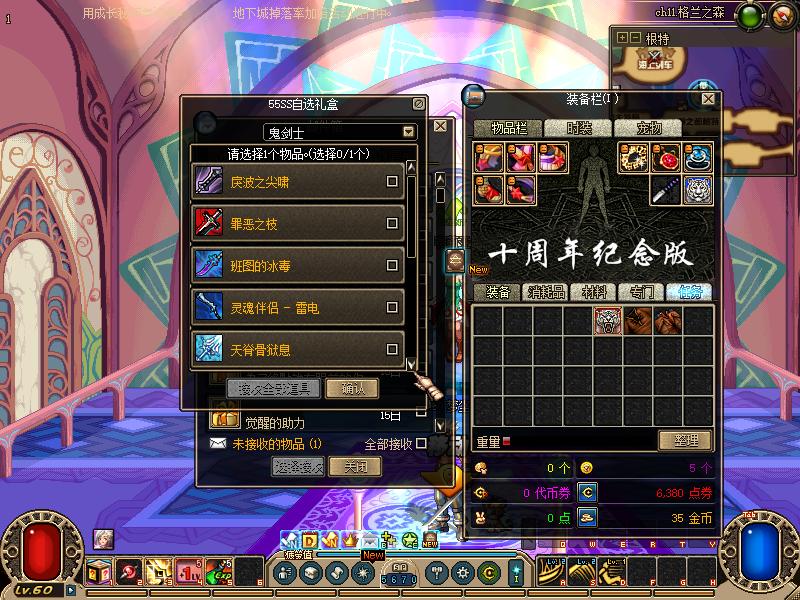Check the box for 天脊骨狱息
This screenshot has width=800, height=600.
(392, 350)
